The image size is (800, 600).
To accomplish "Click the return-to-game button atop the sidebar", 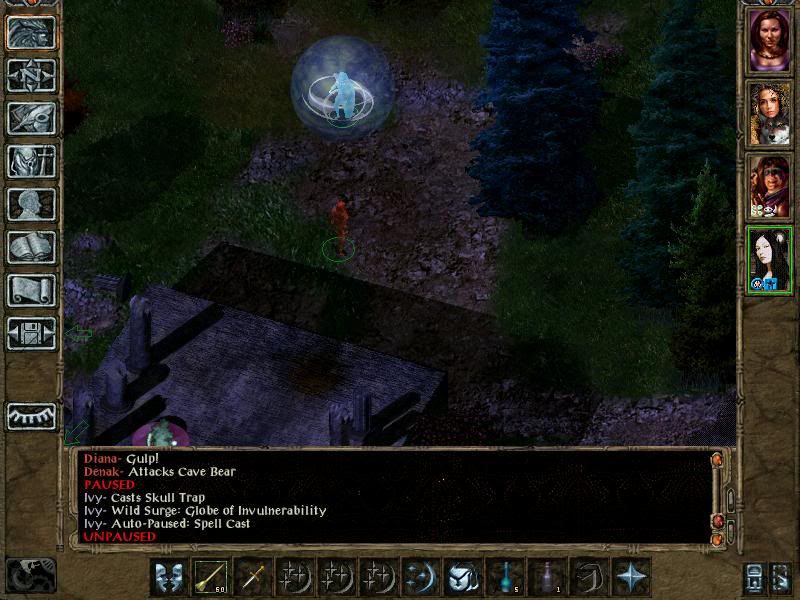I will pyautogui.click(x=31, y=33).
